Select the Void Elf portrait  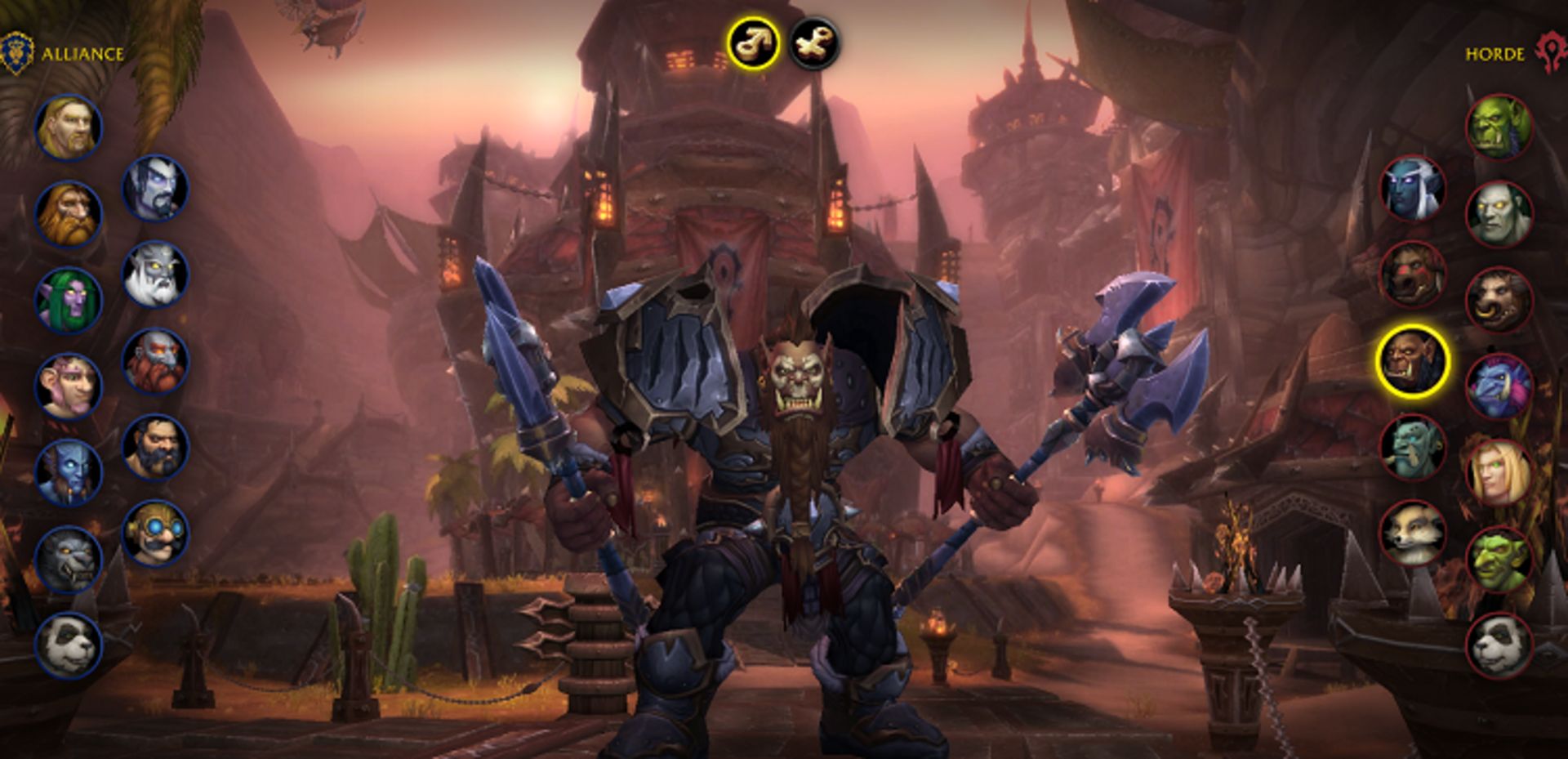pos(155,188)
